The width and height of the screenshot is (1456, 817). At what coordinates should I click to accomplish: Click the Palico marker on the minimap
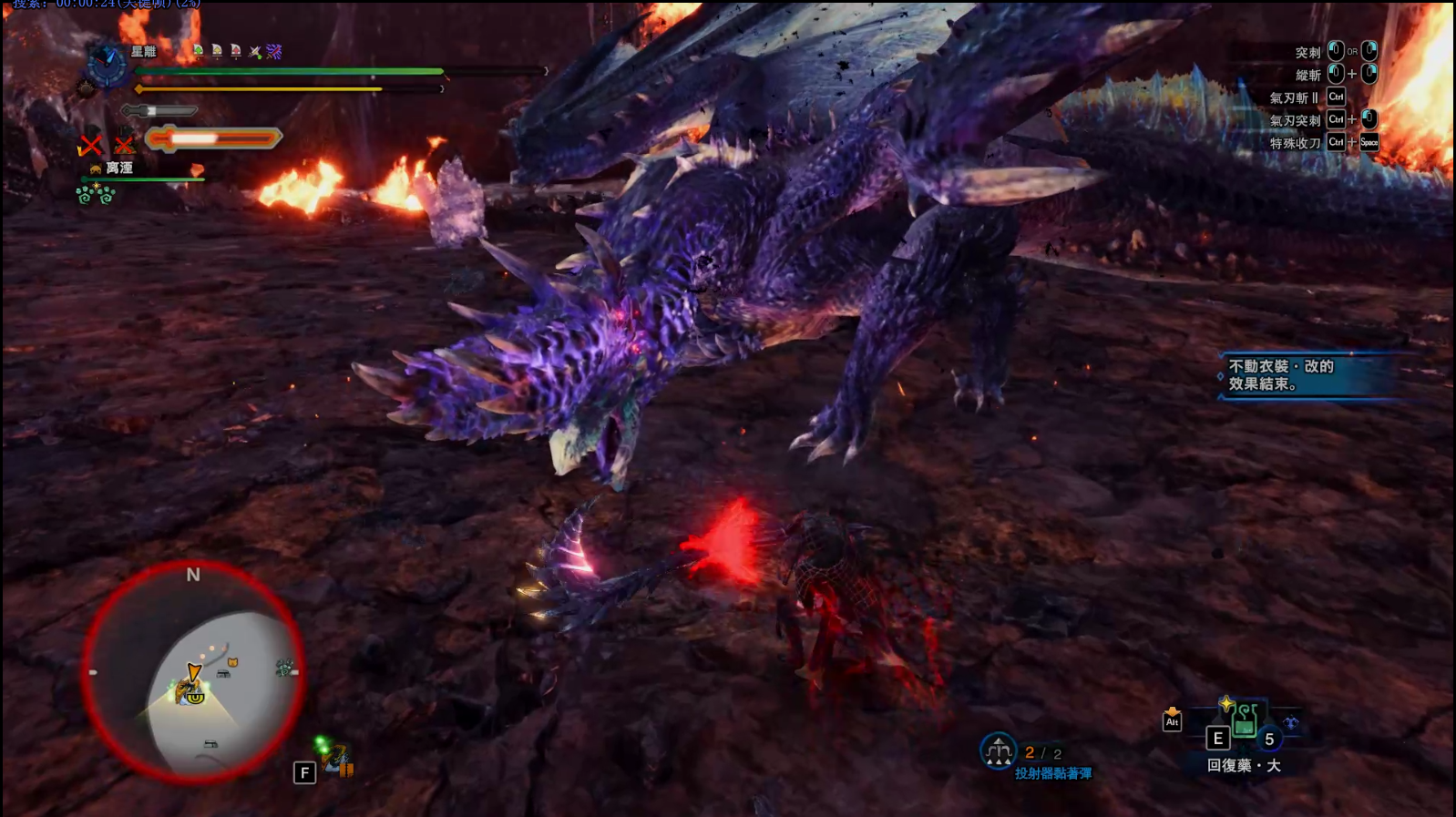(232, 662)
